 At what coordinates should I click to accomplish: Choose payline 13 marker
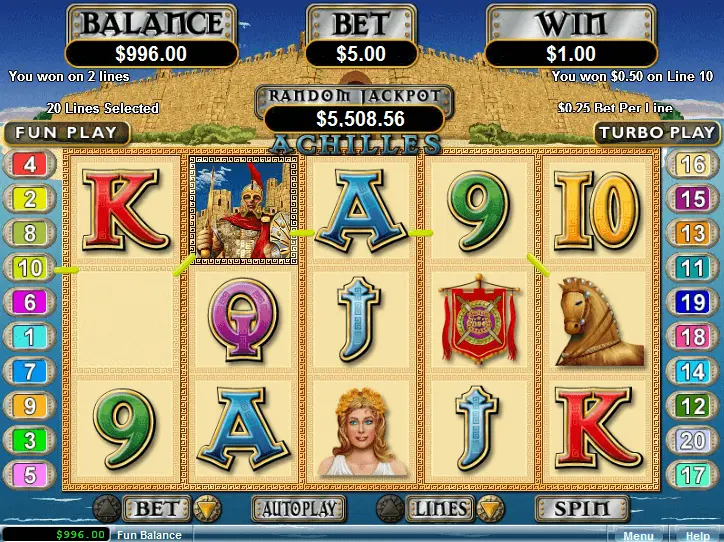click(x=692, y=233)
